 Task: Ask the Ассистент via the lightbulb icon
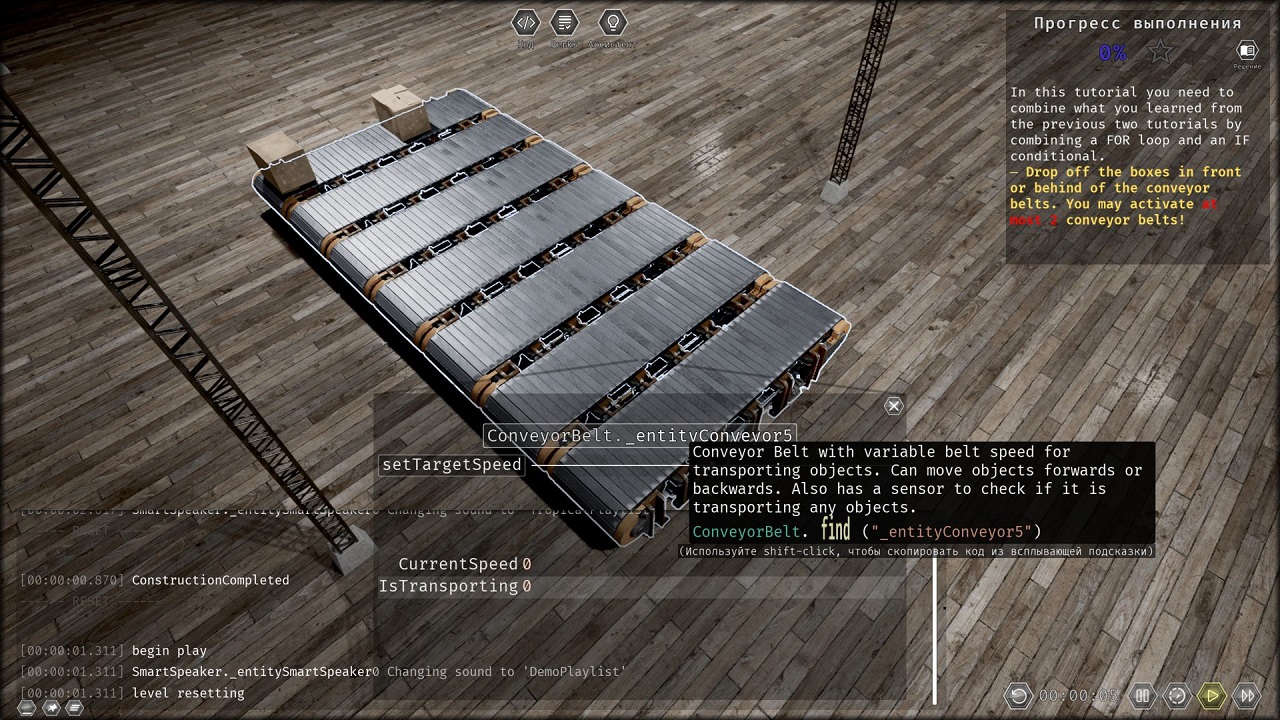(613, 22)
